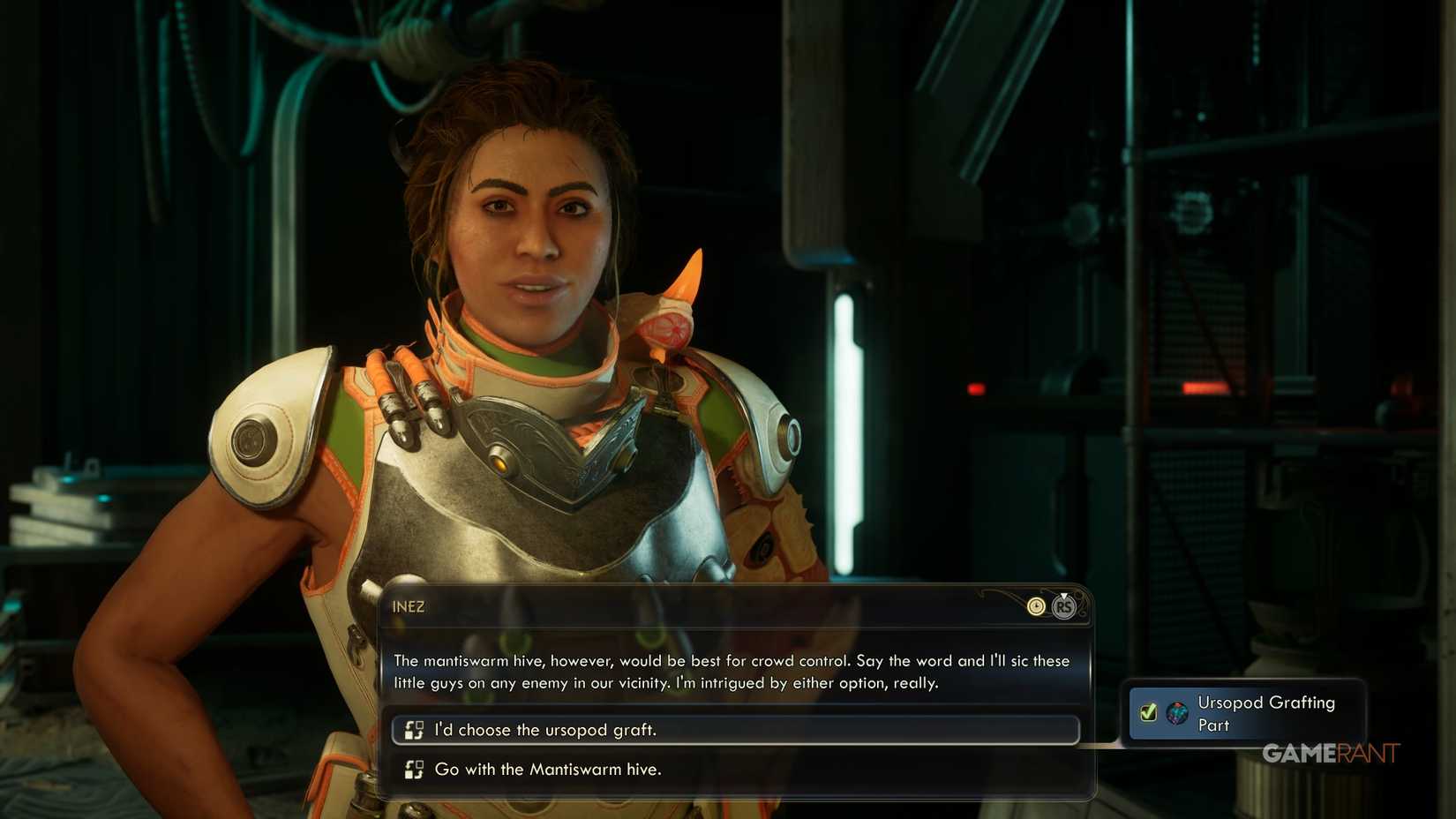
Task: Click the exchange icon beside the Mantiswarm hive option
Action: [x=413, y=769]
